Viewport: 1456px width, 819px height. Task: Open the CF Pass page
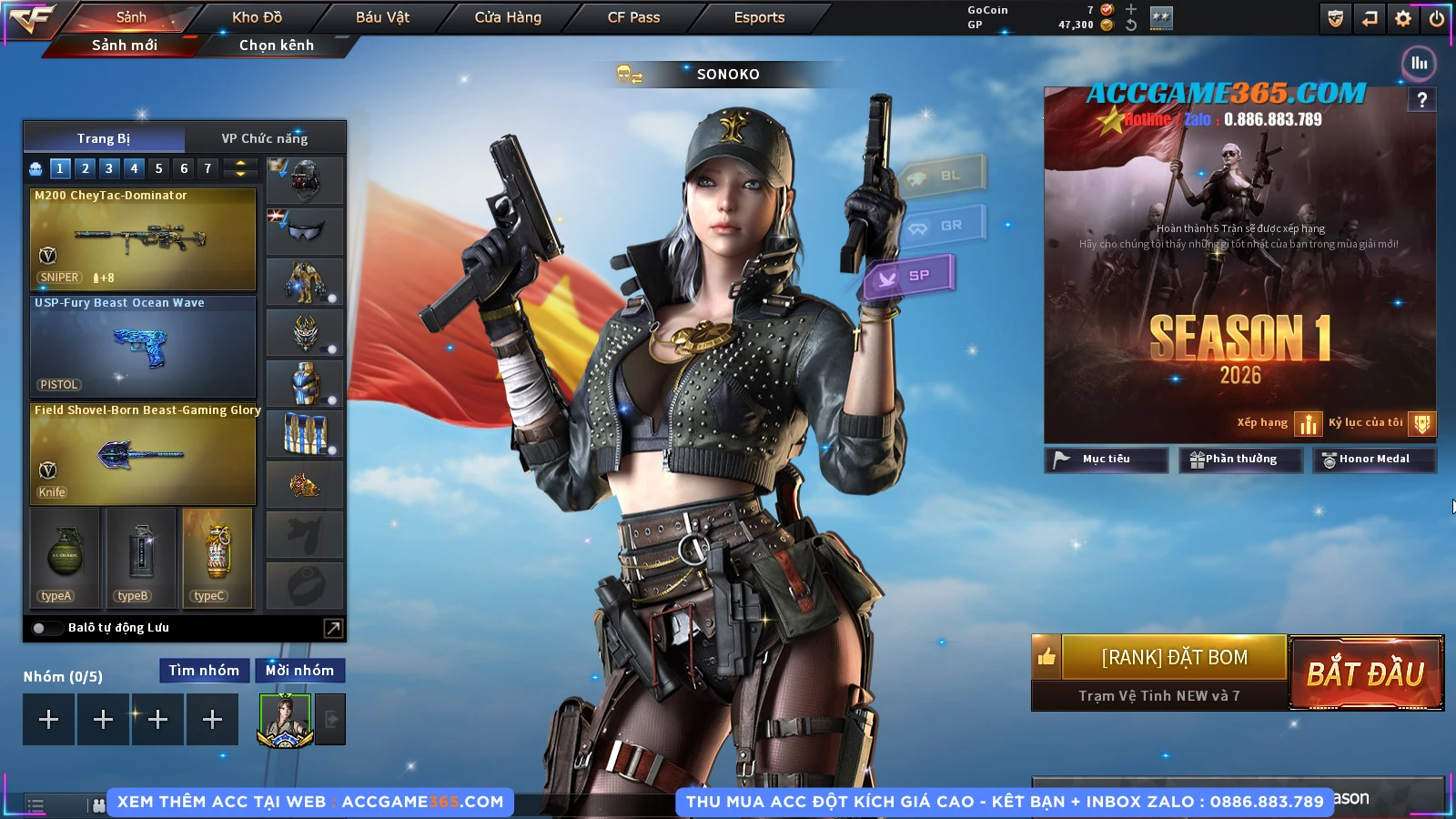click(633, 17)
